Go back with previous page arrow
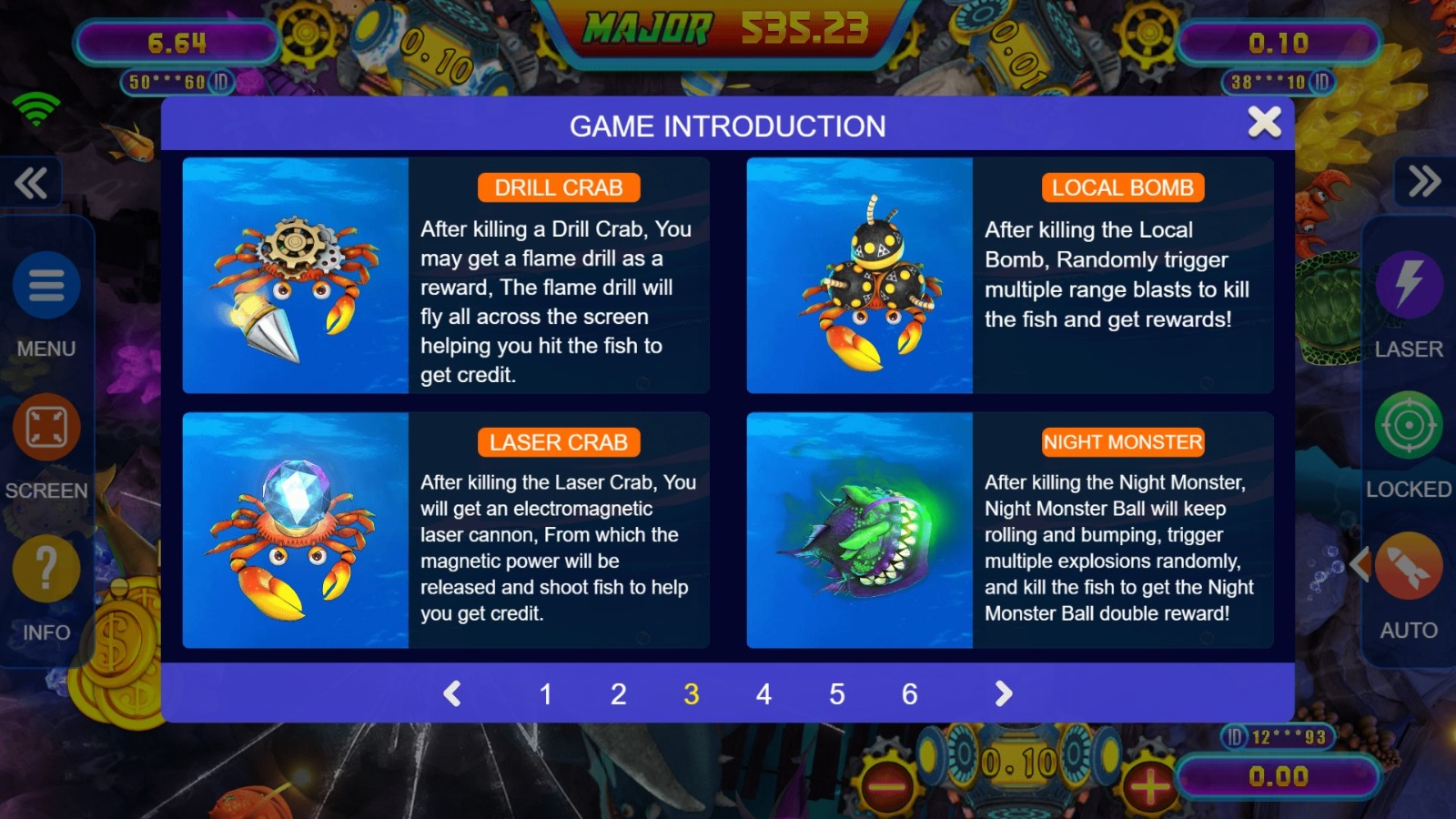1456x819 pixels. click(452, 694)
